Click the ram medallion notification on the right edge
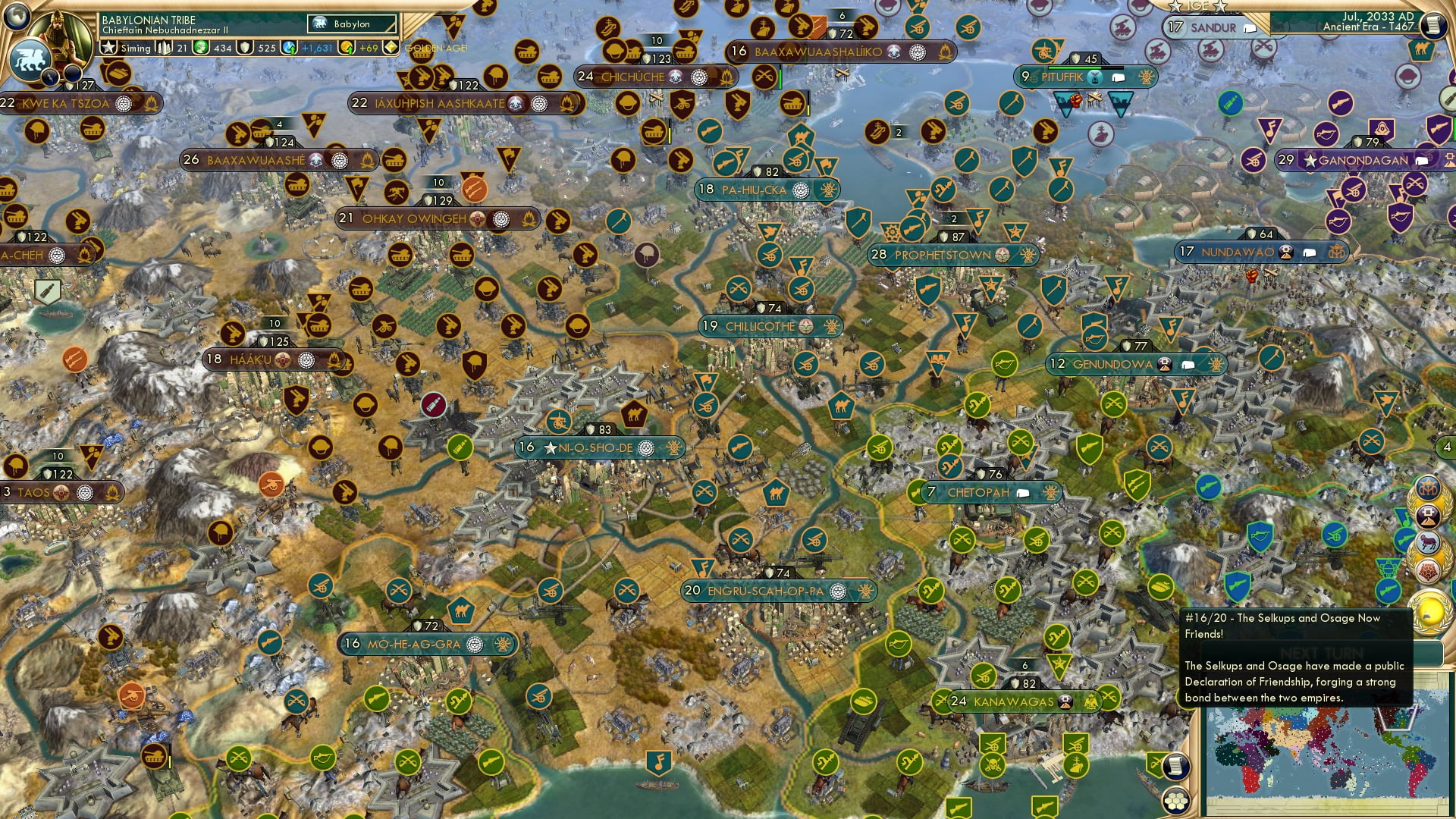The image size is (1456, 819). point(1429,541)
